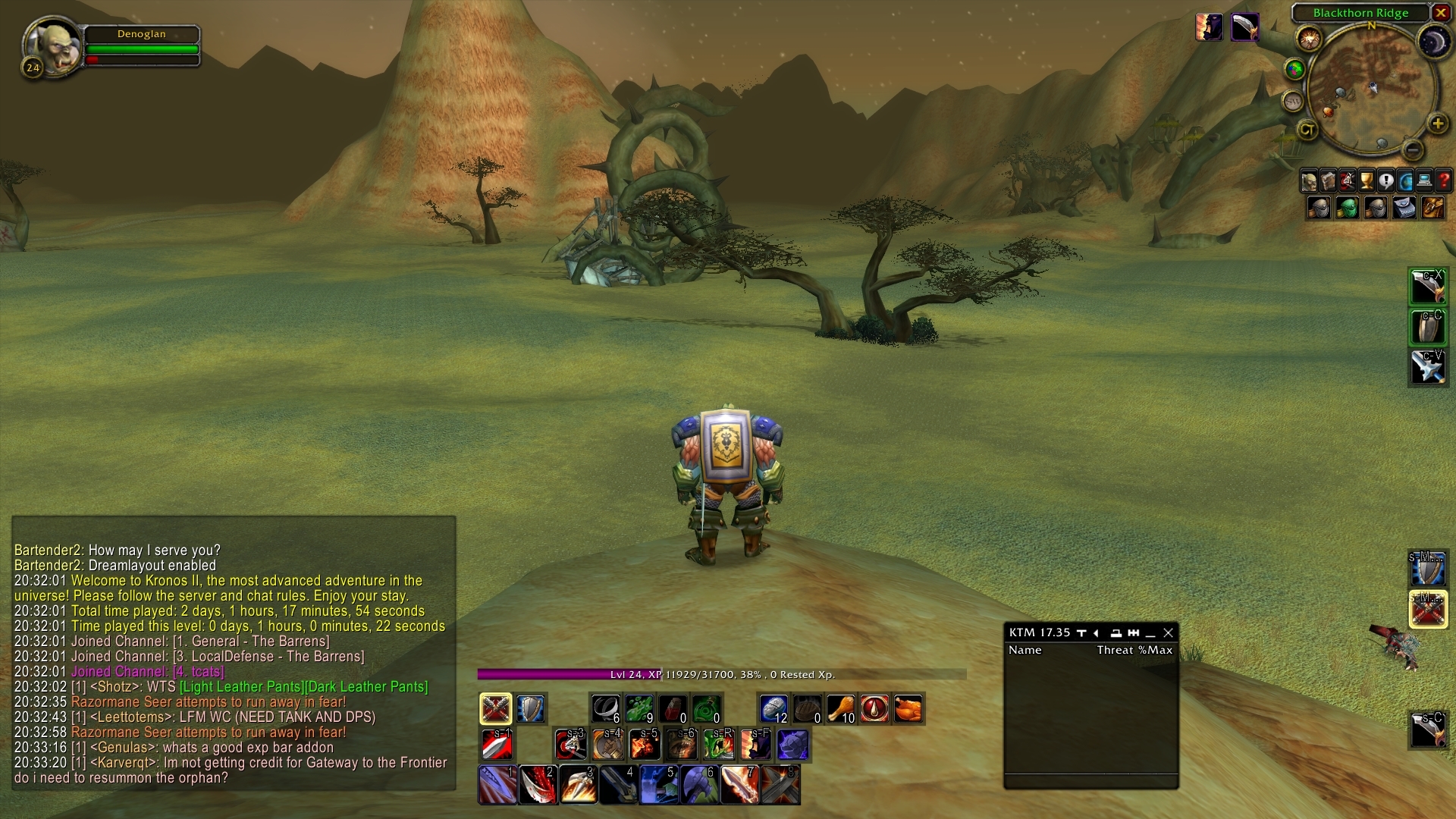Use the drumstick food with count 10
This screenshot has width=1456, height=819.
[x=840, y=709]
